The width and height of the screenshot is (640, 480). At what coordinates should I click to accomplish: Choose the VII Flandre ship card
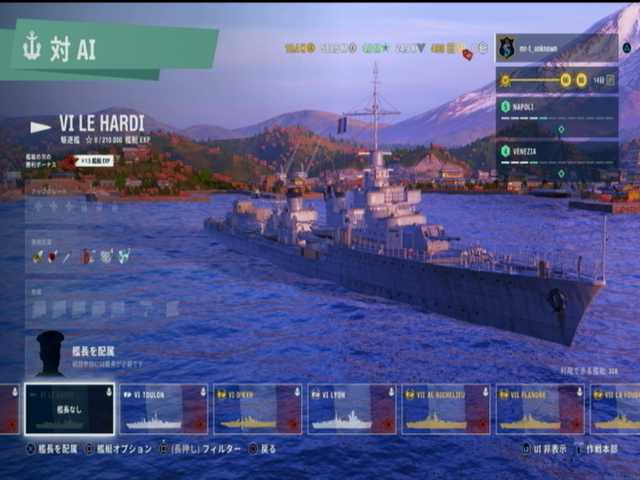(540, 410)
